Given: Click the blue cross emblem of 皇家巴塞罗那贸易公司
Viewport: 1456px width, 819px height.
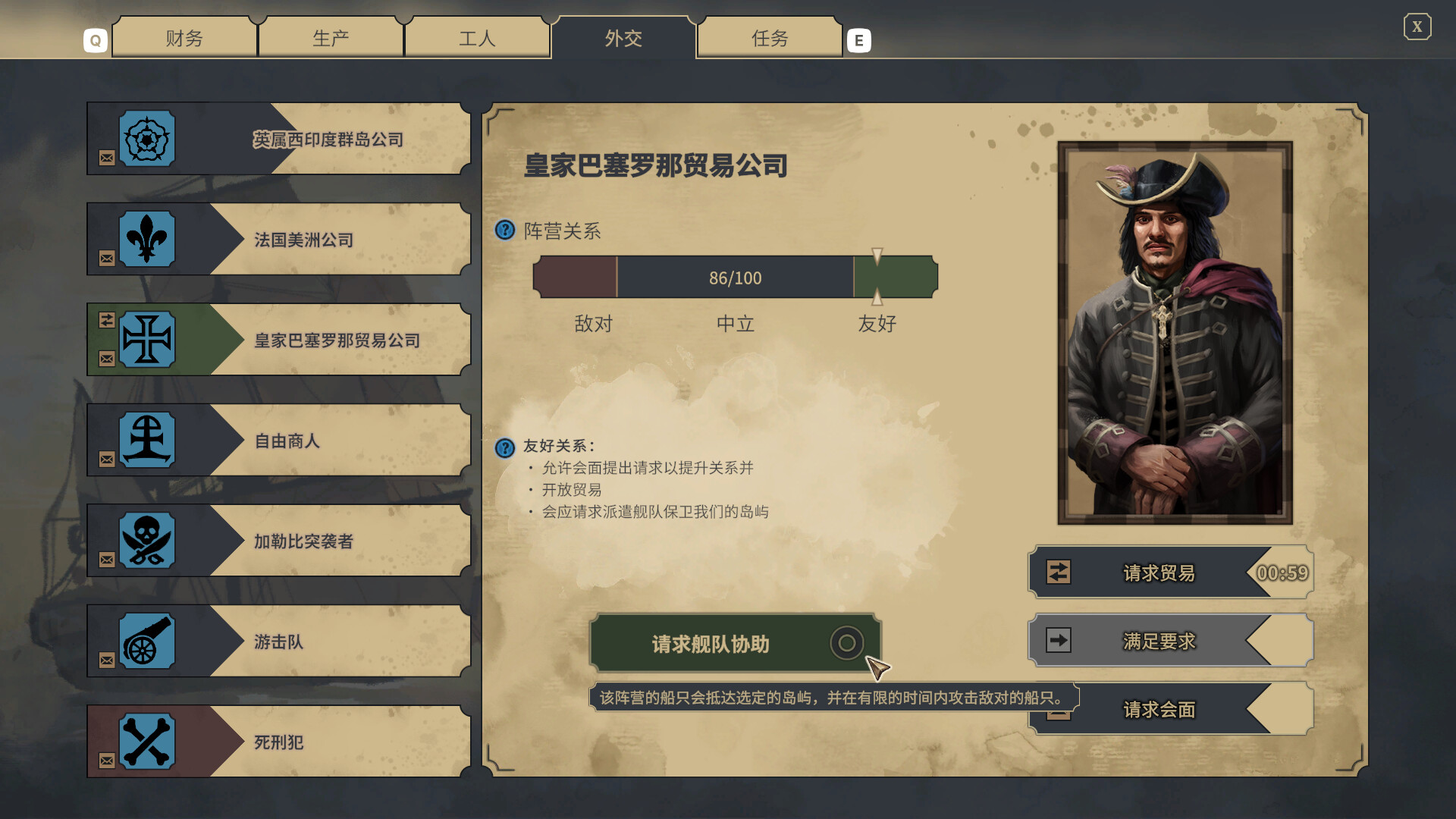Looking at the screenshot, I should (149, 339).
